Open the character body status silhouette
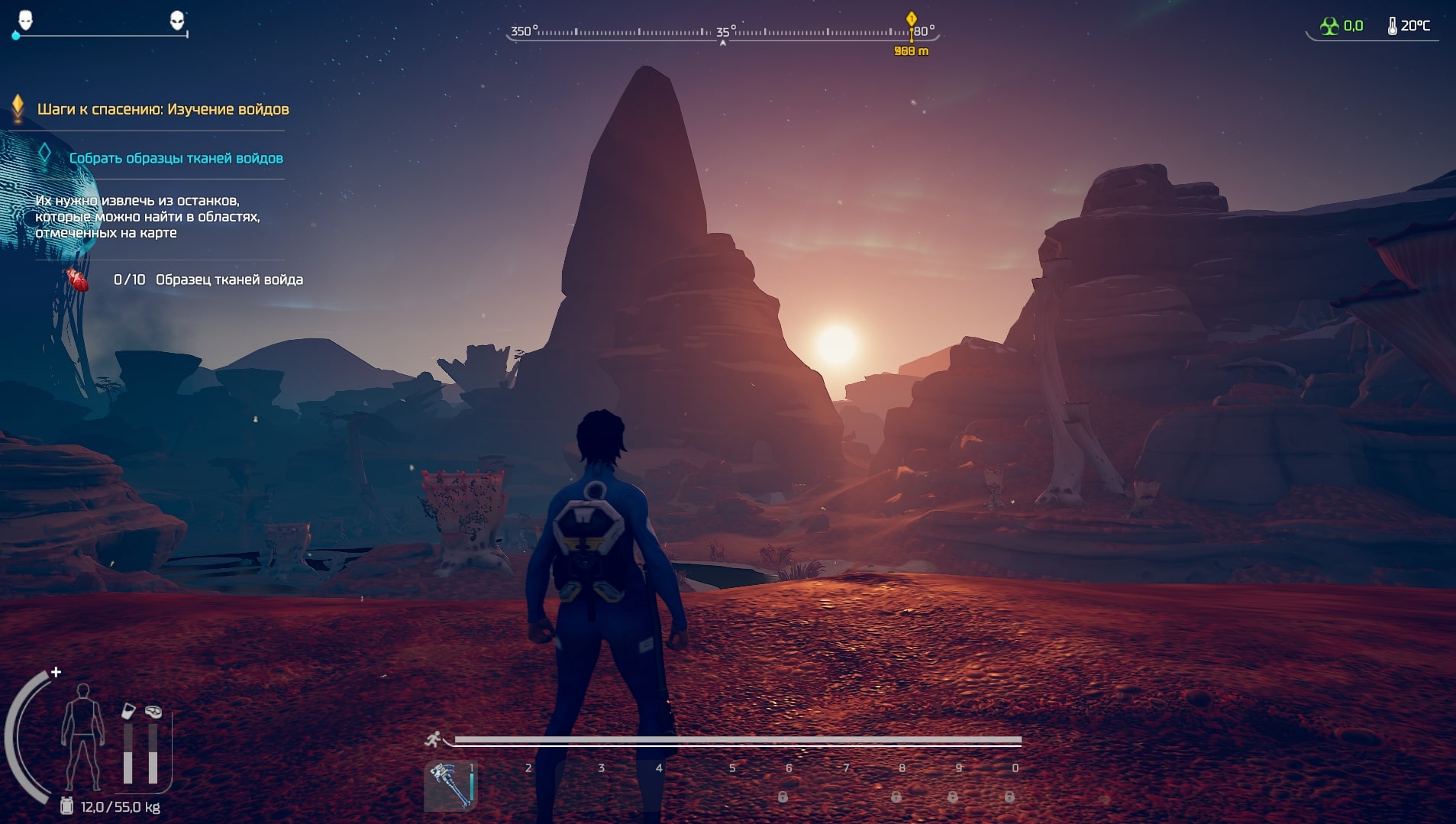 click(82, 737)
